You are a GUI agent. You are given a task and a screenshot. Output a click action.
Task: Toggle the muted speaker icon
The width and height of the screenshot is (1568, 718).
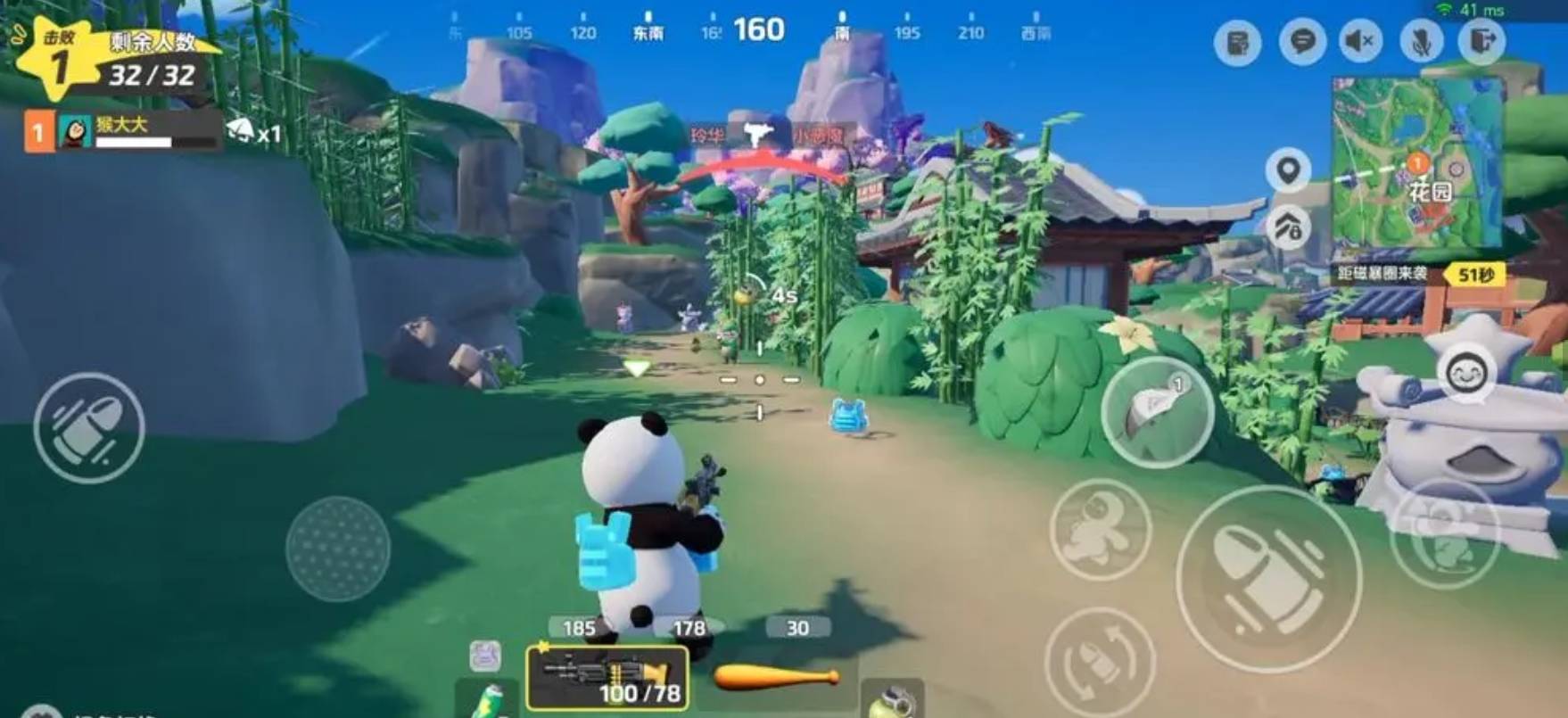point(1360,42)
